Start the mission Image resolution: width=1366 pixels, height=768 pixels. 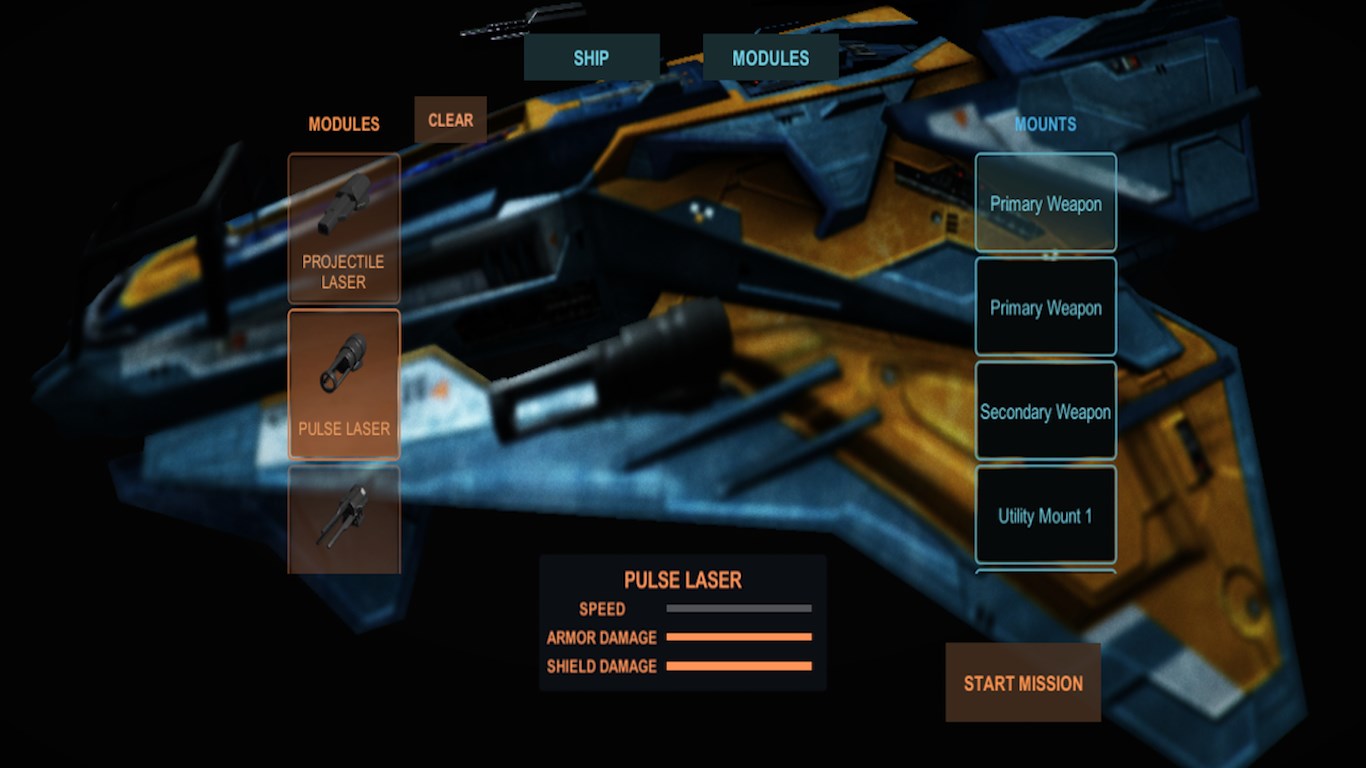click(x=1023, y=683)
